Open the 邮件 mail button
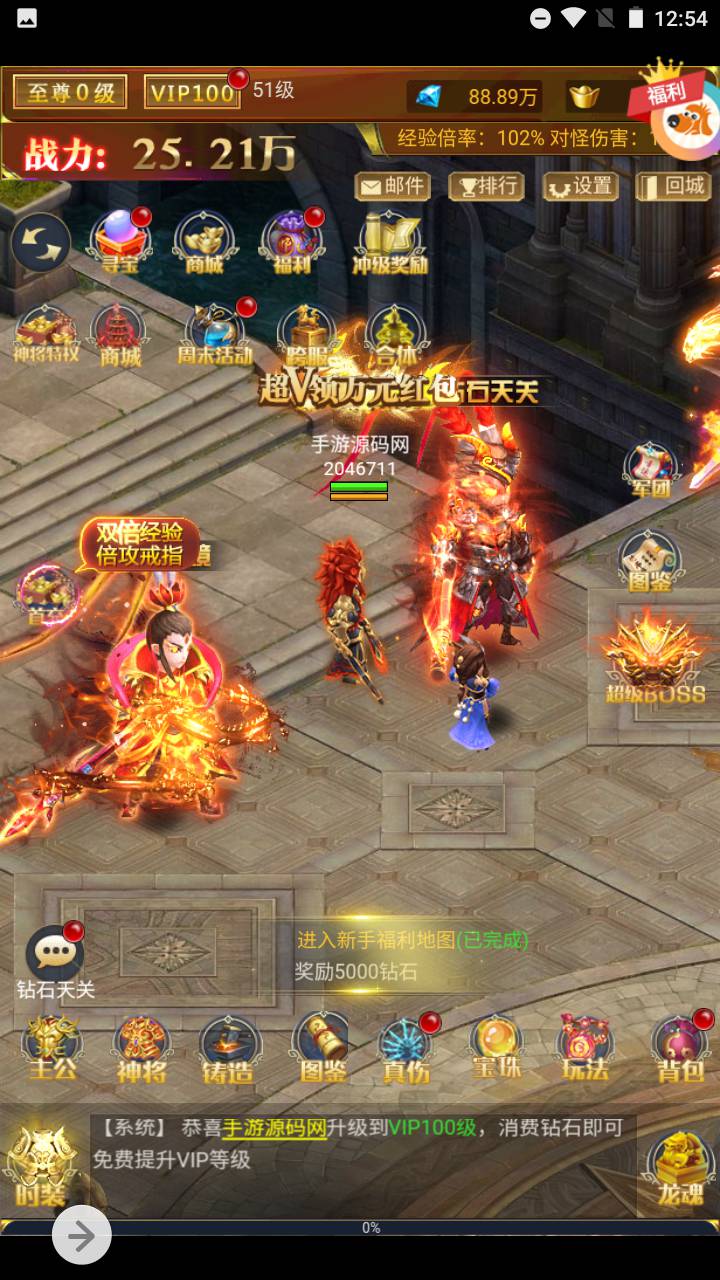 (393, 186)
